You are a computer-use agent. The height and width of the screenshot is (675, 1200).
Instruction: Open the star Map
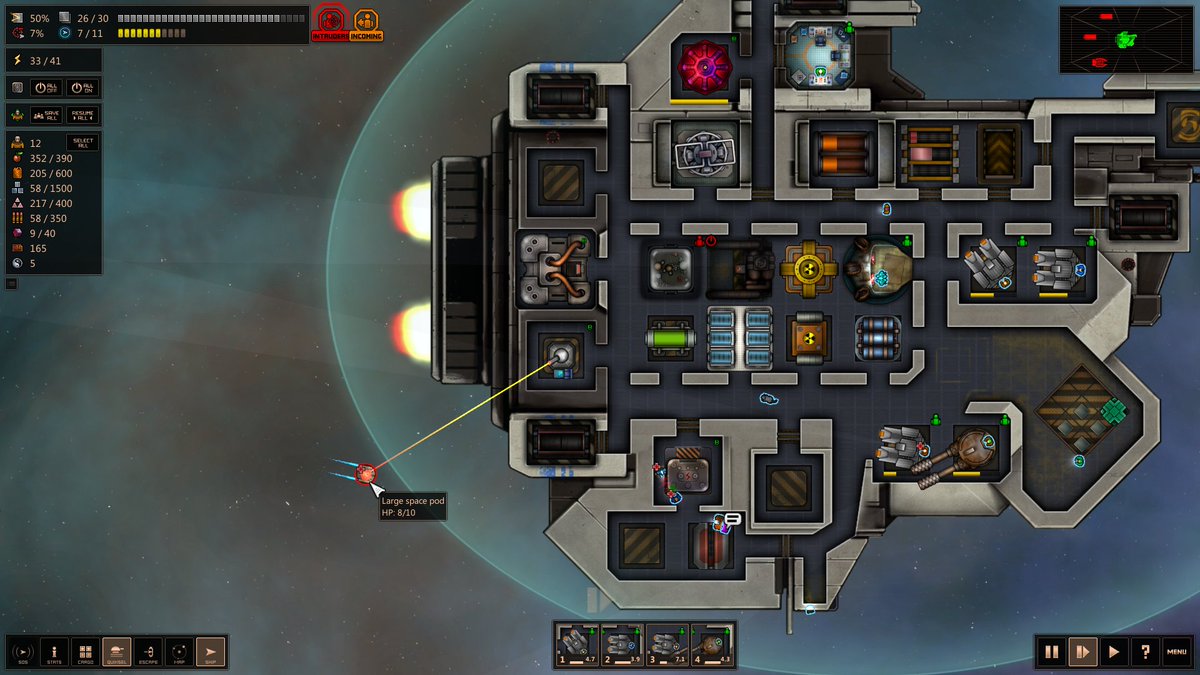pos(179,652)
